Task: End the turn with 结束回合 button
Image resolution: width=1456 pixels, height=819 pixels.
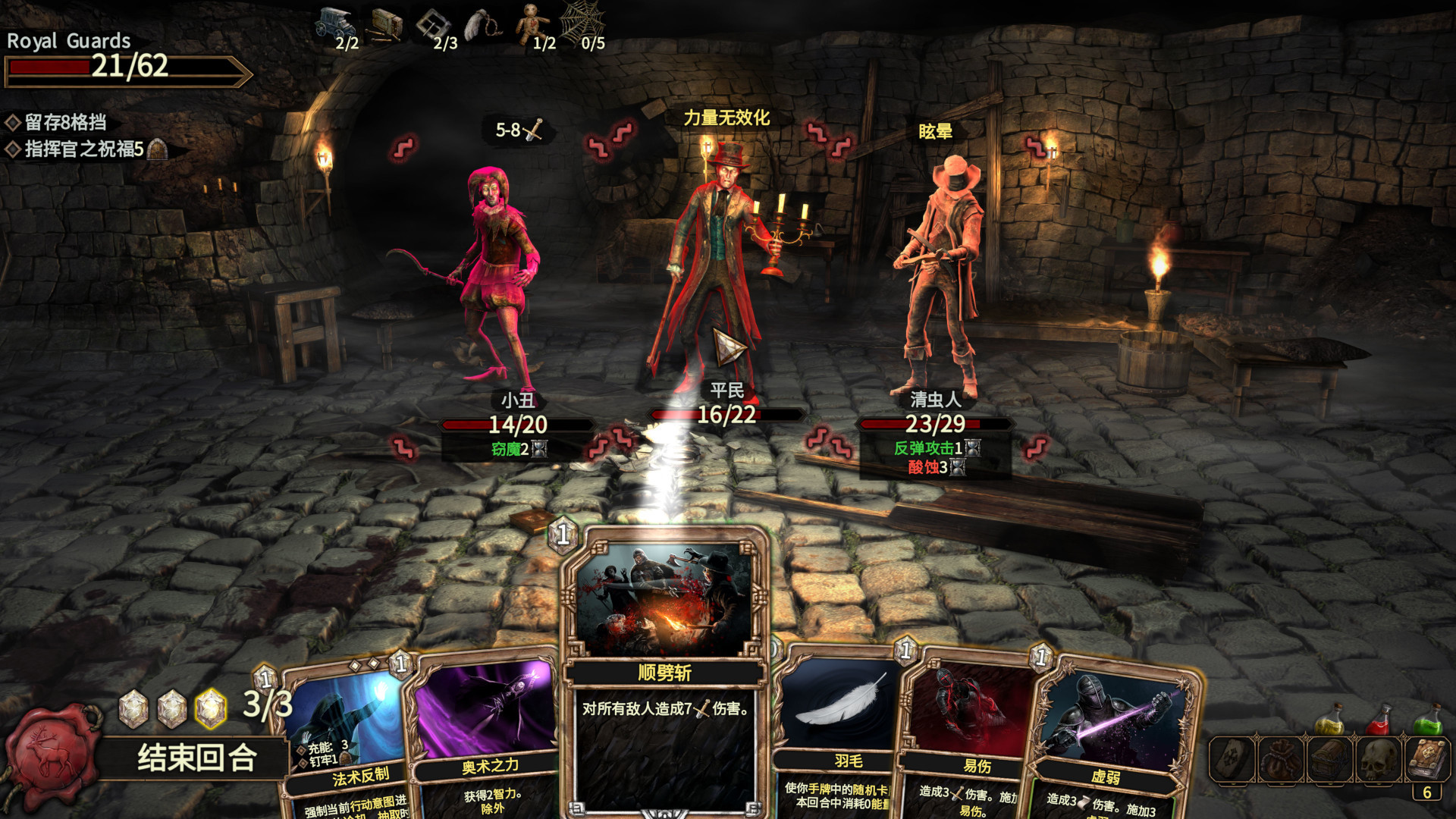Action: (196, 758)
